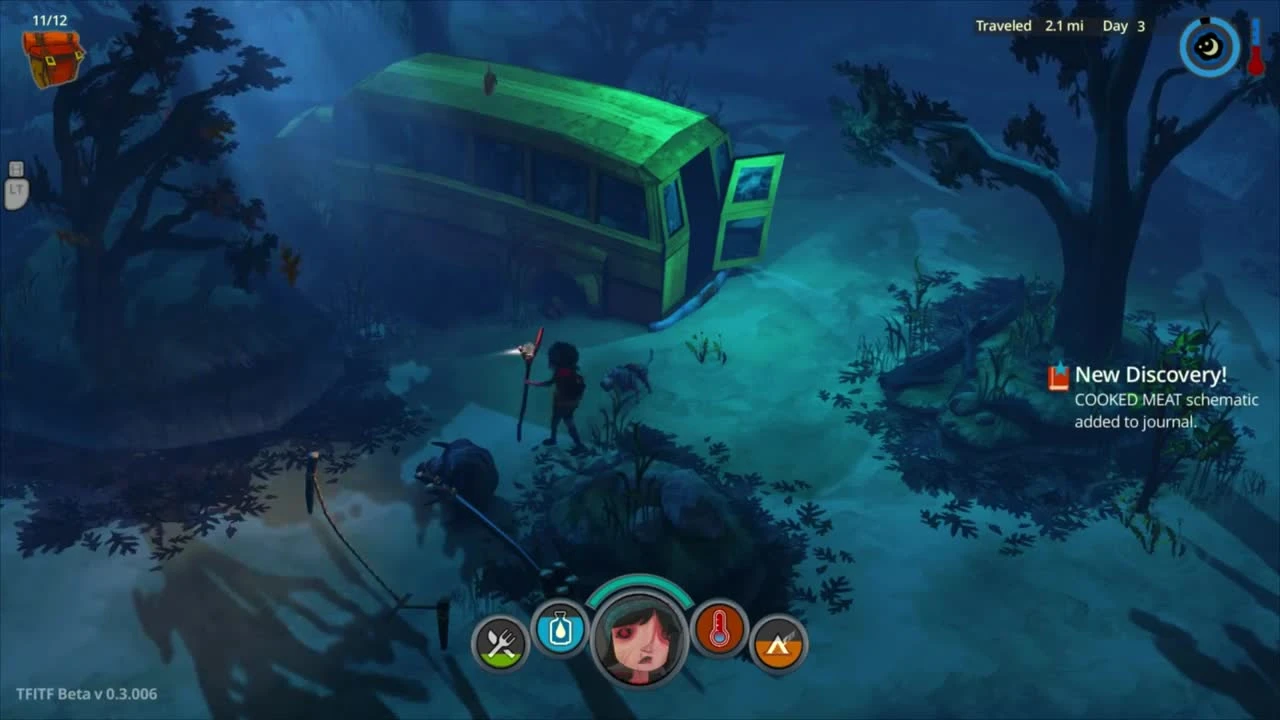The image size is (1280, 720).
Task: Toggle the water status readout open
Action: pos(560,632)
